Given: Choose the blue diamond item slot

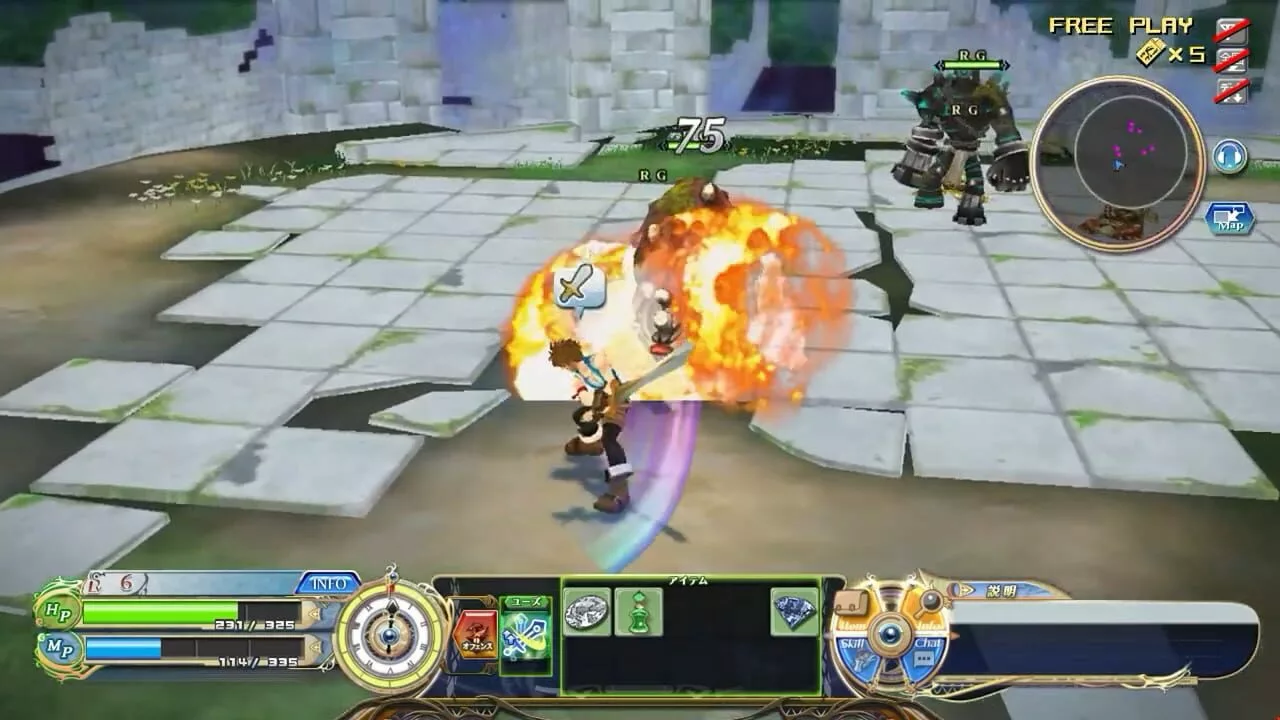Looking at the screenshot, I should (794, 612).
